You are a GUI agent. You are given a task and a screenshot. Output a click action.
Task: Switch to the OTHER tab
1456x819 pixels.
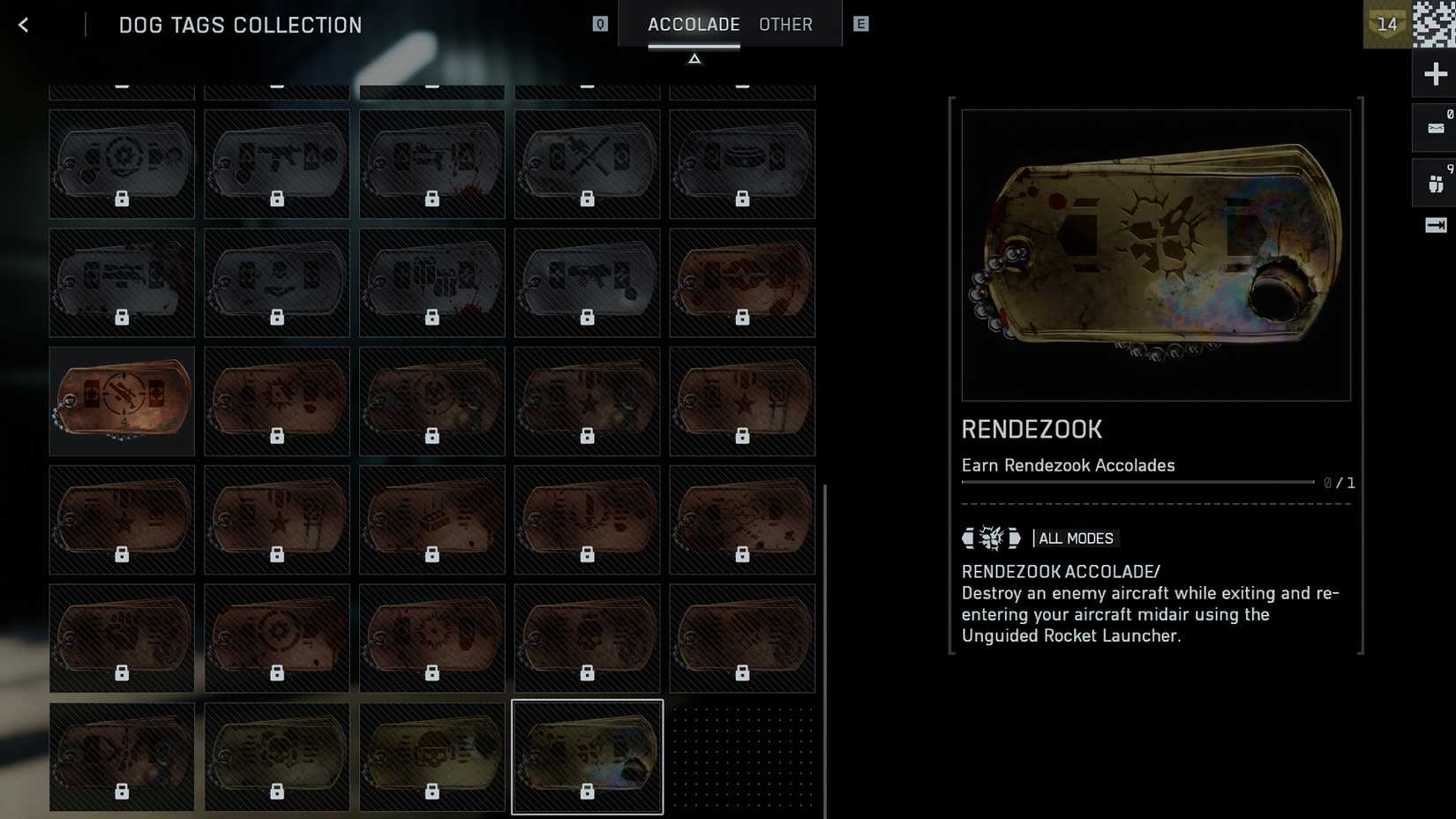click(x=784, y=24)
